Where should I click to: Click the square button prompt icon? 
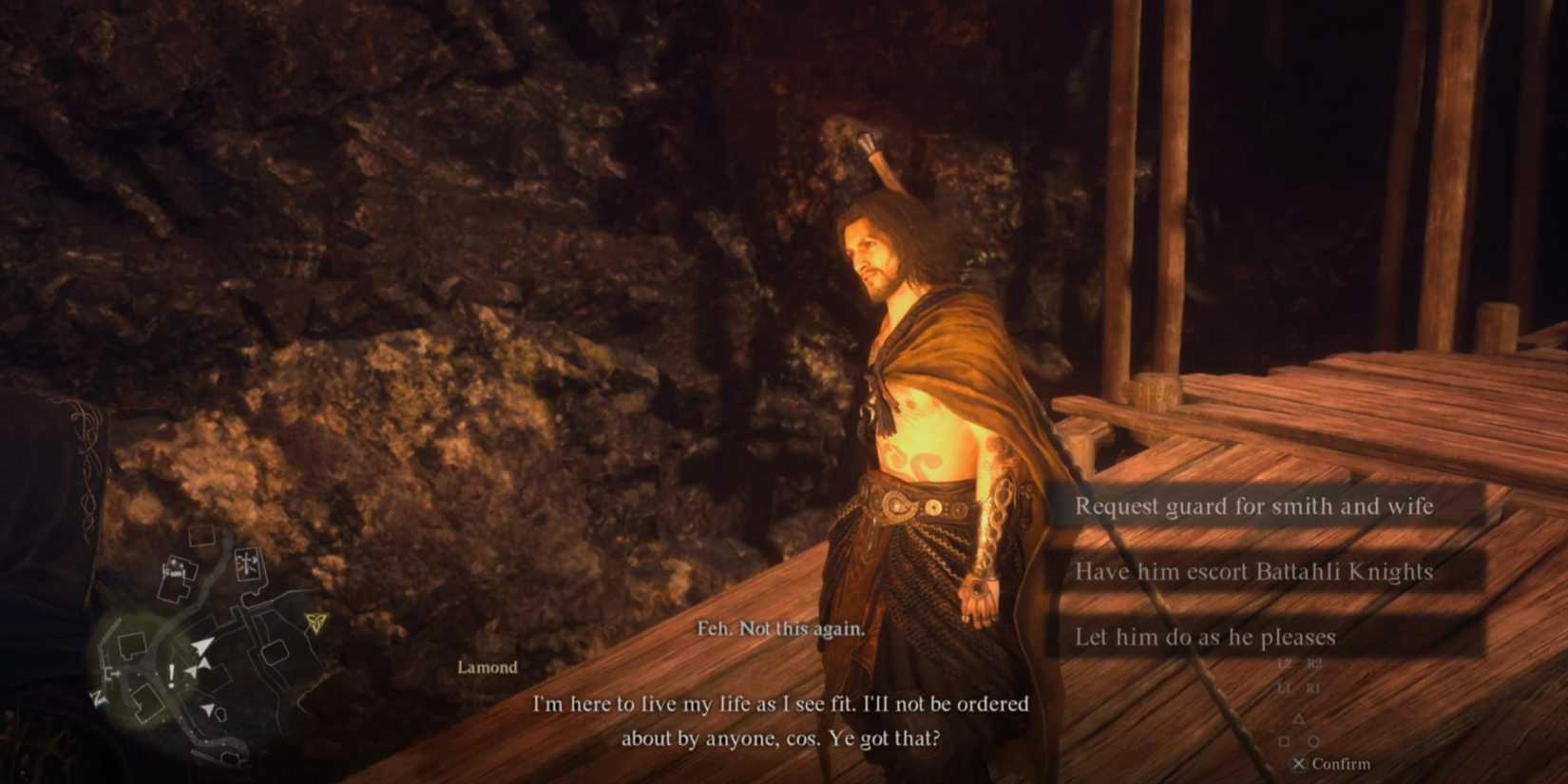pos(1284,740)
